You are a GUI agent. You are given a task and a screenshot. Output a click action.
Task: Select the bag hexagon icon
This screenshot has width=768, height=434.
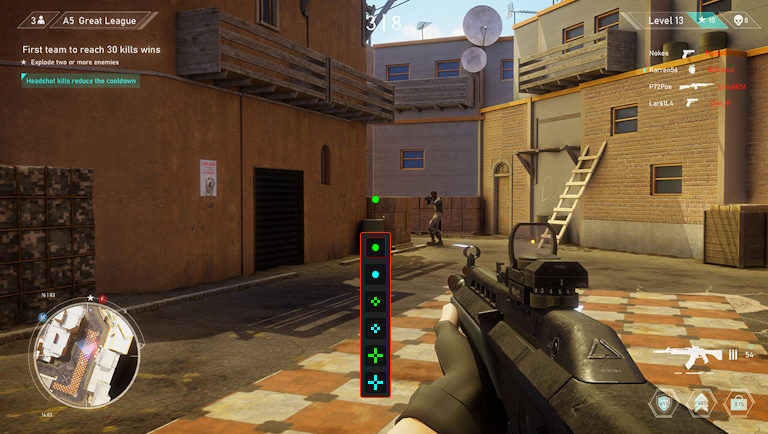pyautogui.click(x=736, y=404)
